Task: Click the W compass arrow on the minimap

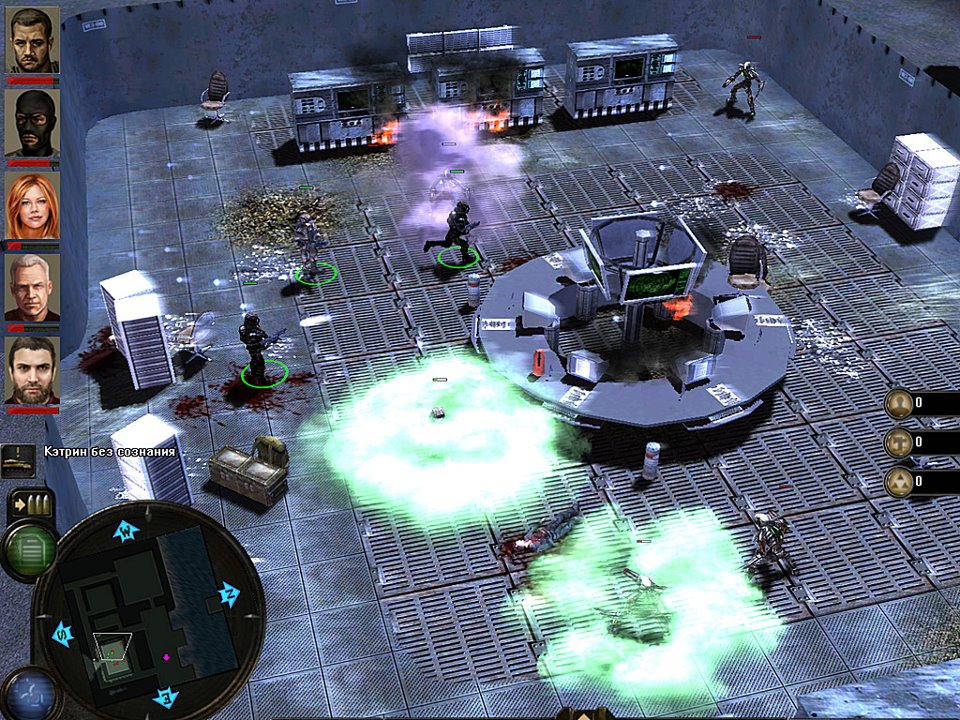Action: pyautogui.click(x=124, y=532)
